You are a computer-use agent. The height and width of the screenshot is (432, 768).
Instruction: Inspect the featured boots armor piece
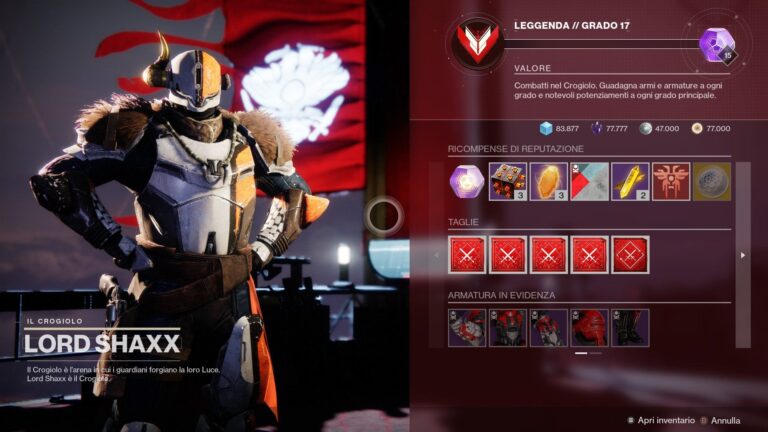(x=630, y=327)
